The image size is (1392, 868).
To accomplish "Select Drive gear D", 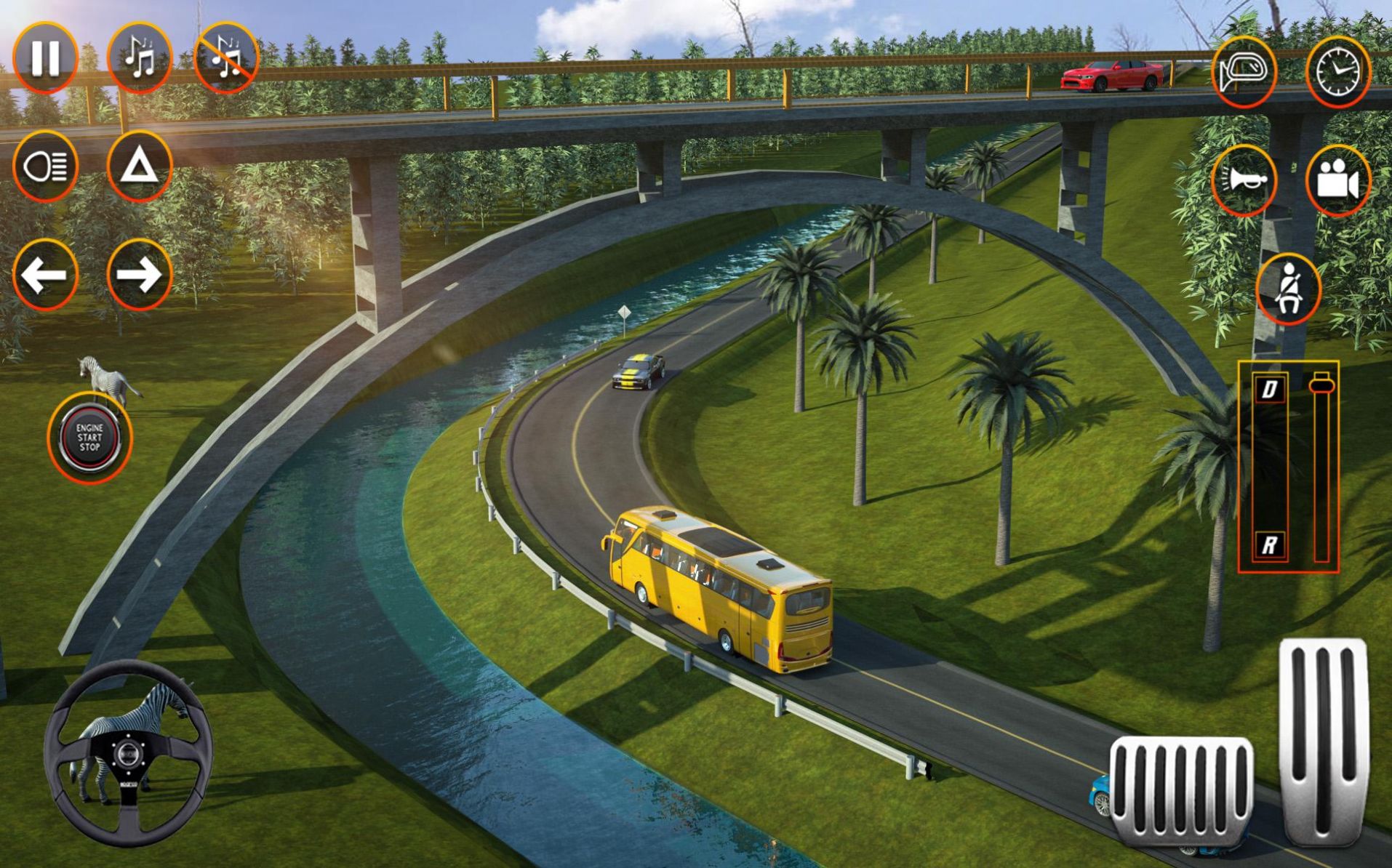I will point(1269,390).
